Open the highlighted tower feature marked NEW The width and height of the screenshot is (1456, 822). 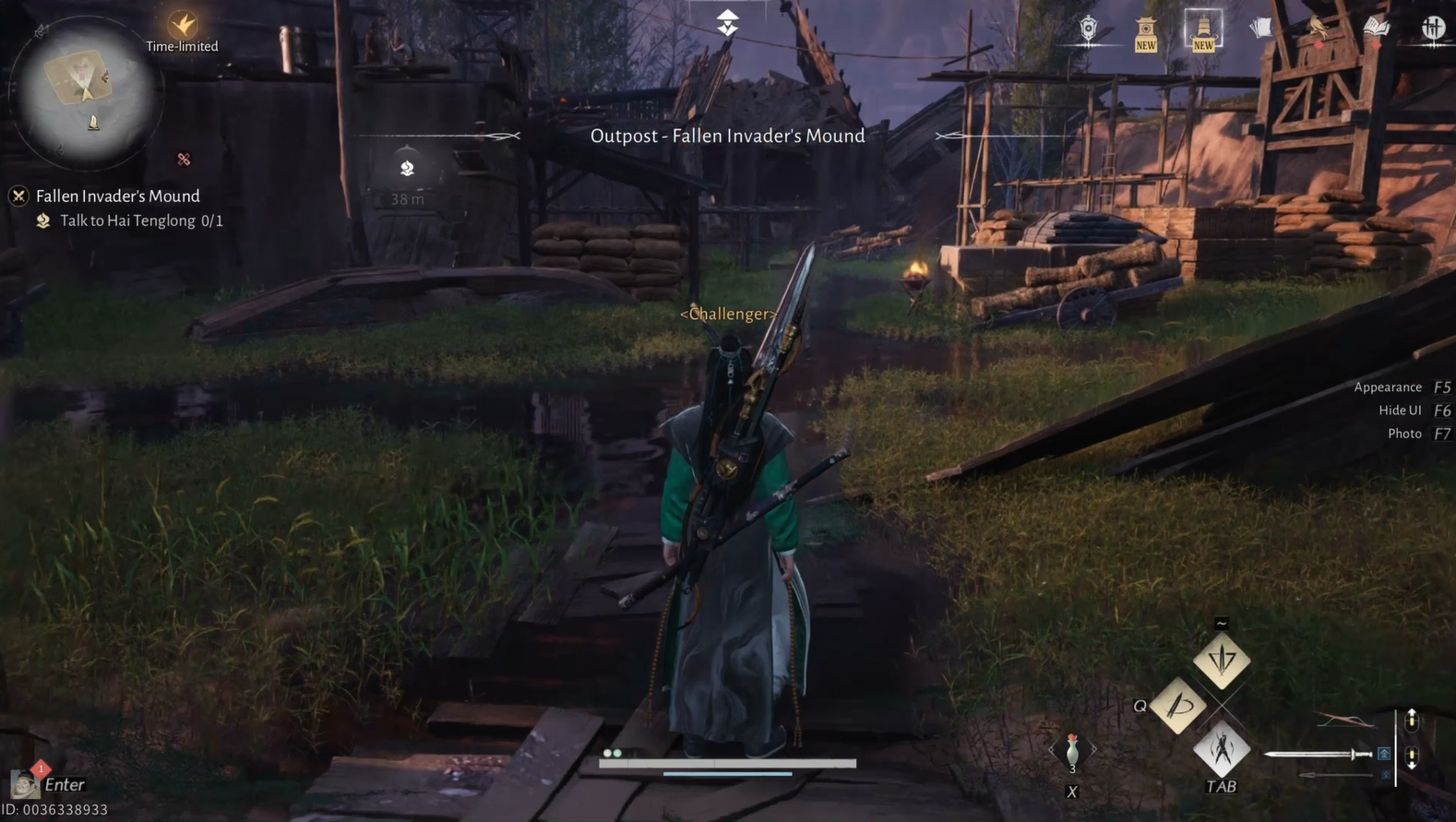click(x=1203, y=28)
